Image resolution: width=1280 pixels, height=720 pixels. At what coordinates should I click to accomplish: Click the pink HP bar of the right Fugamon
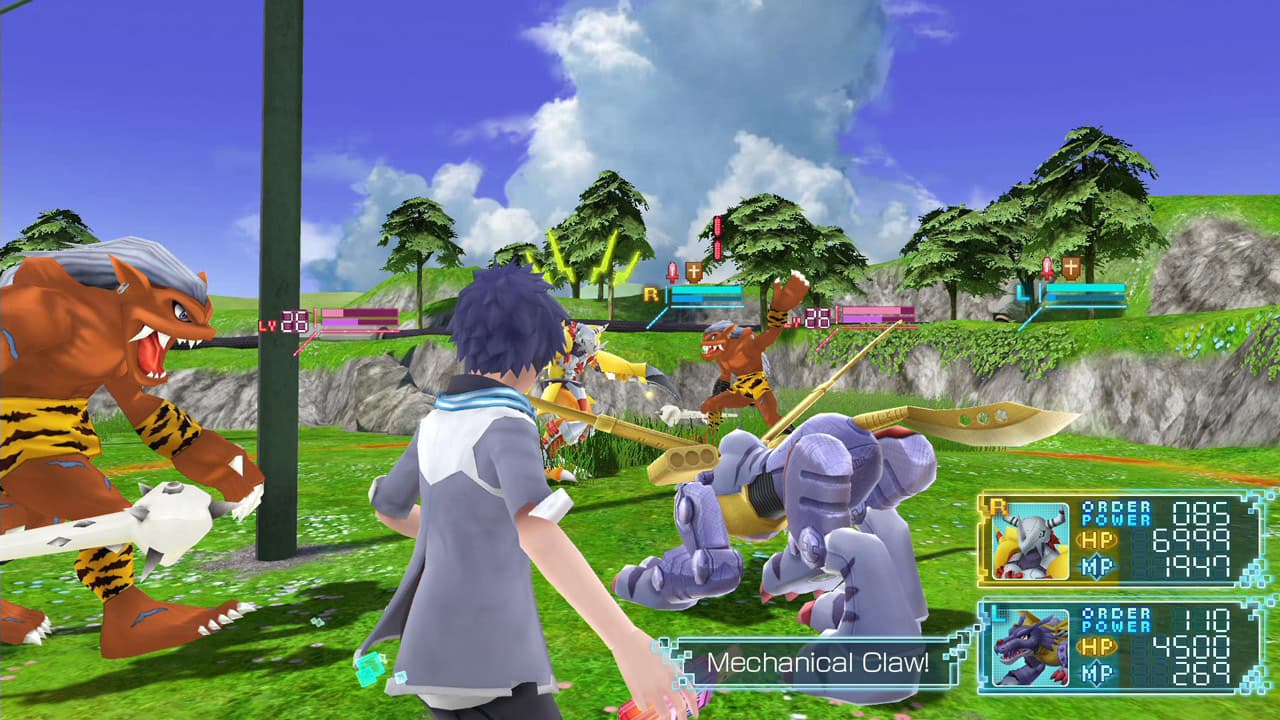(x=872, y=310)
